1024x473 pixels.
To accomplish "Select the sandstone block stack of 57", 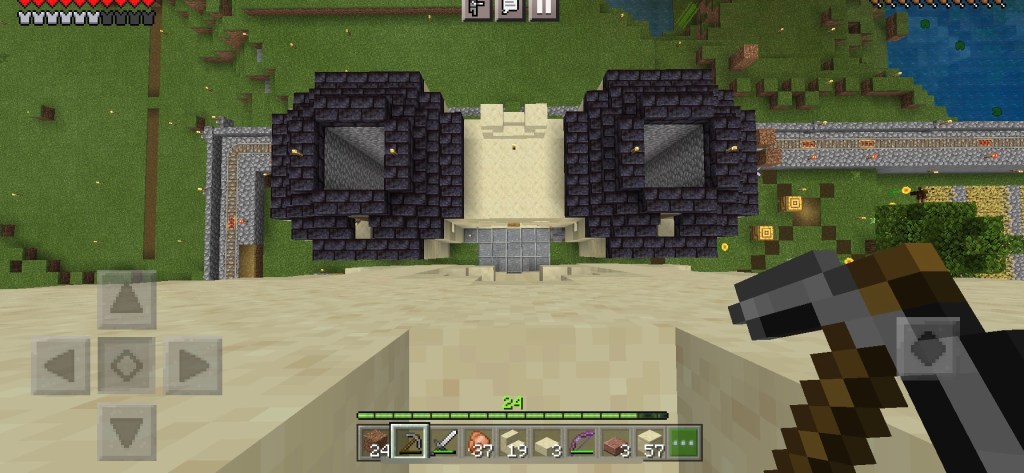I will coord(651,441).
